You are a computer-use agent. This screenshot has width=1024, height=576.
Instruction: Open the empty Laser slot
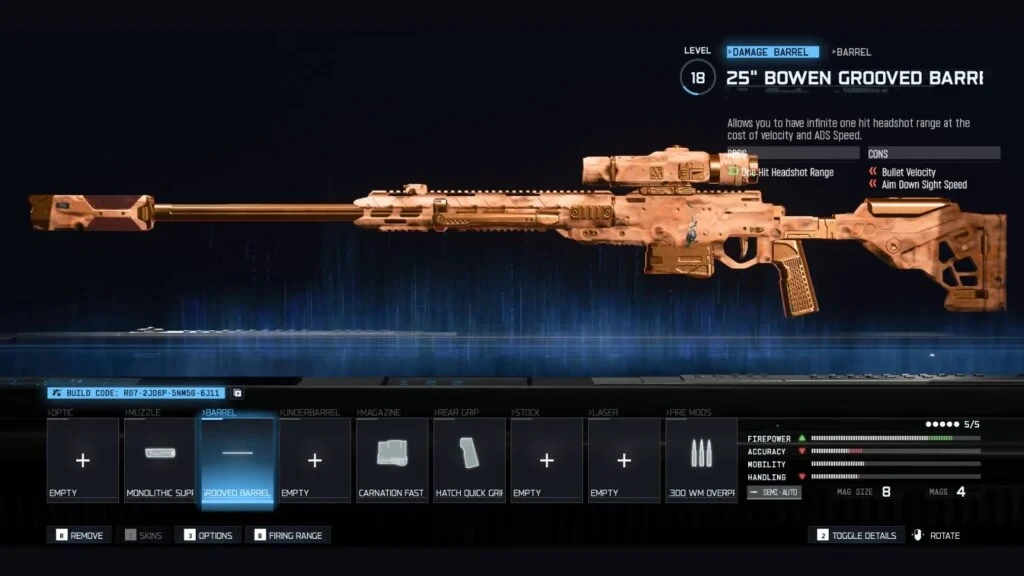(624, 460)
